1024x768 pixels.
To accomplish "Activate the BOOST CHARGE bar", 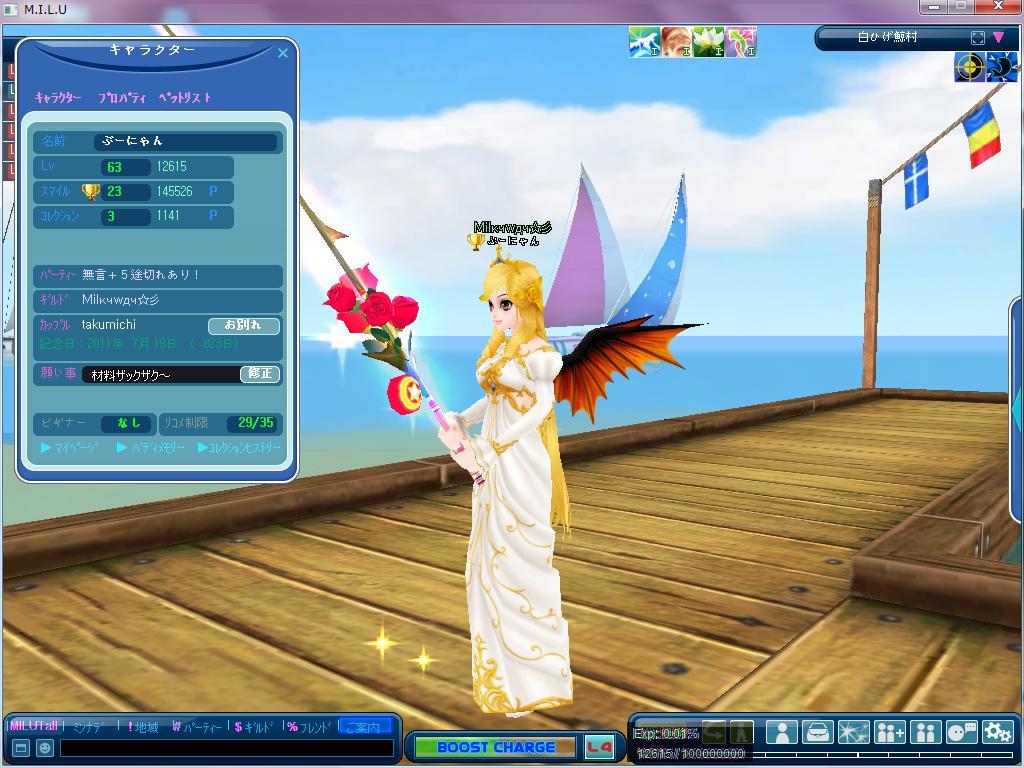I will (x=495, y=747).
